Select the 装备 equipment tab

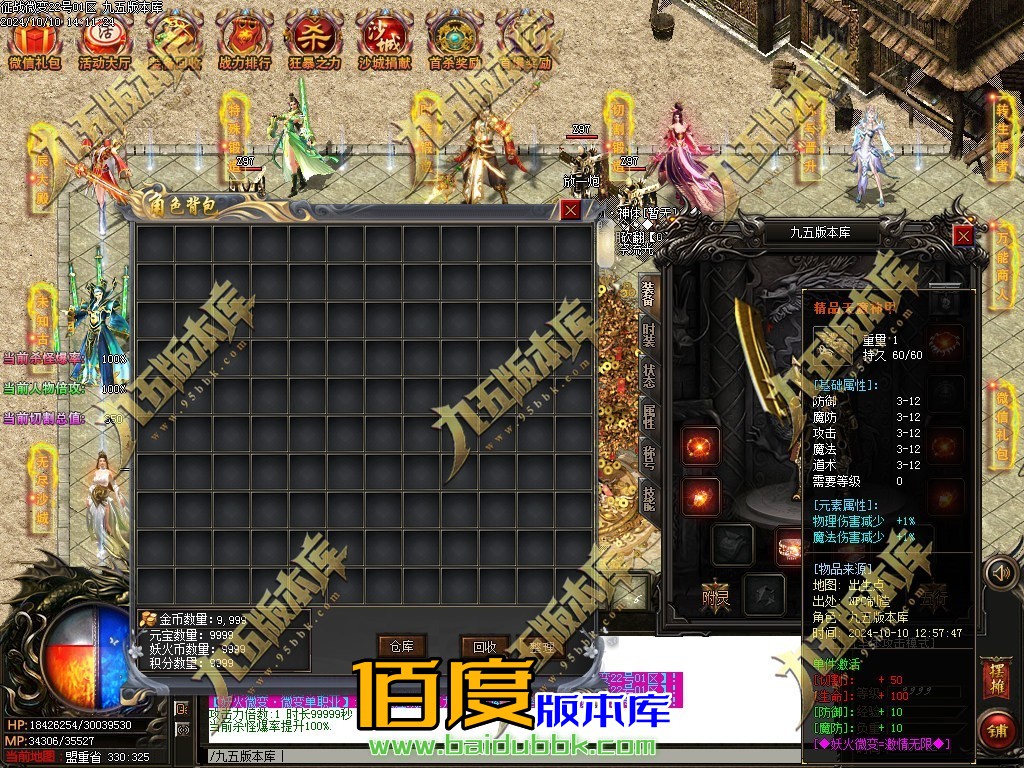pos(649,292)
